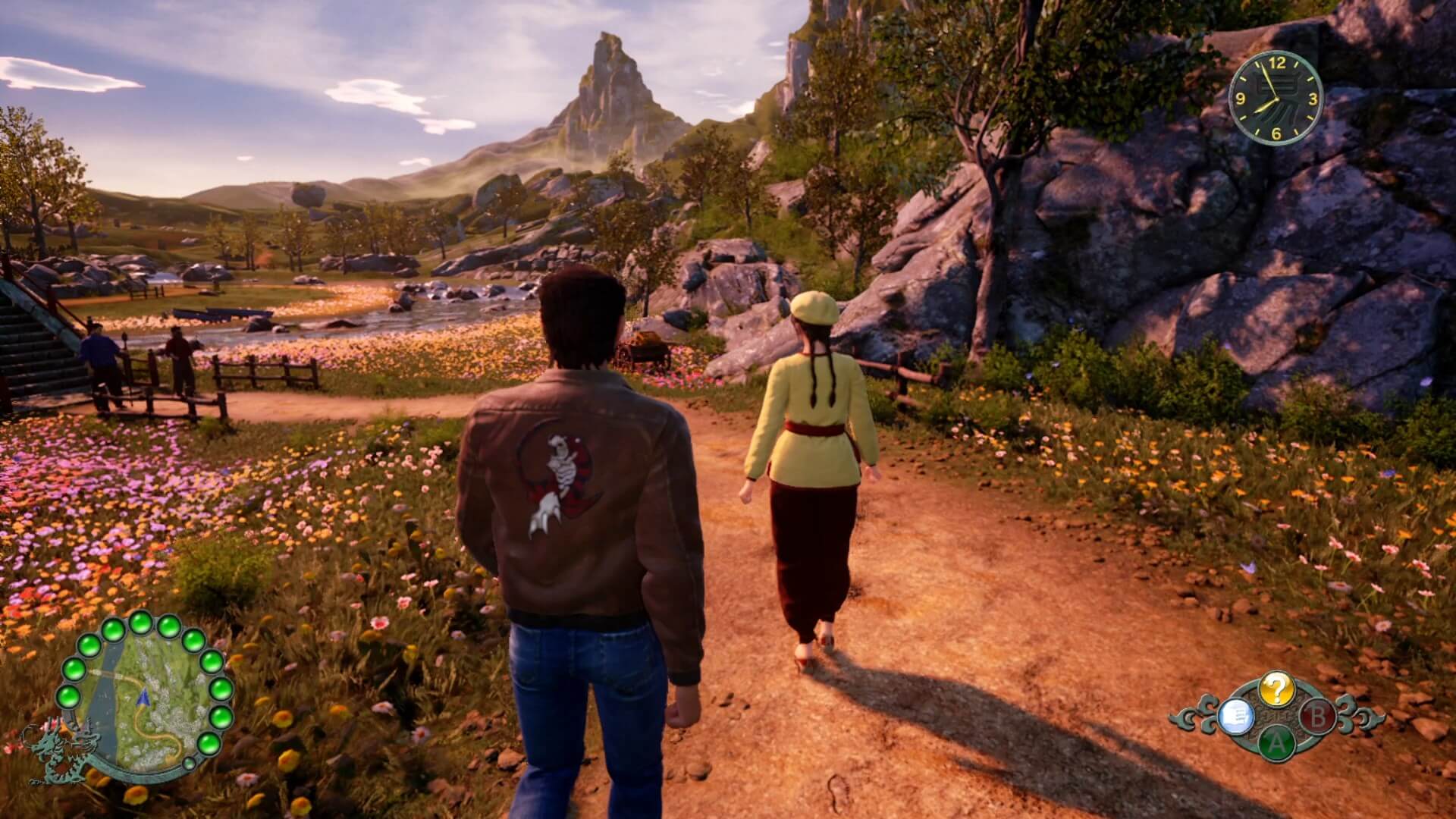Image resolution: width=1456 pixels, height=819 pixels.
Task: Select the red B cancel button icon
Action: pos(1319,717)
